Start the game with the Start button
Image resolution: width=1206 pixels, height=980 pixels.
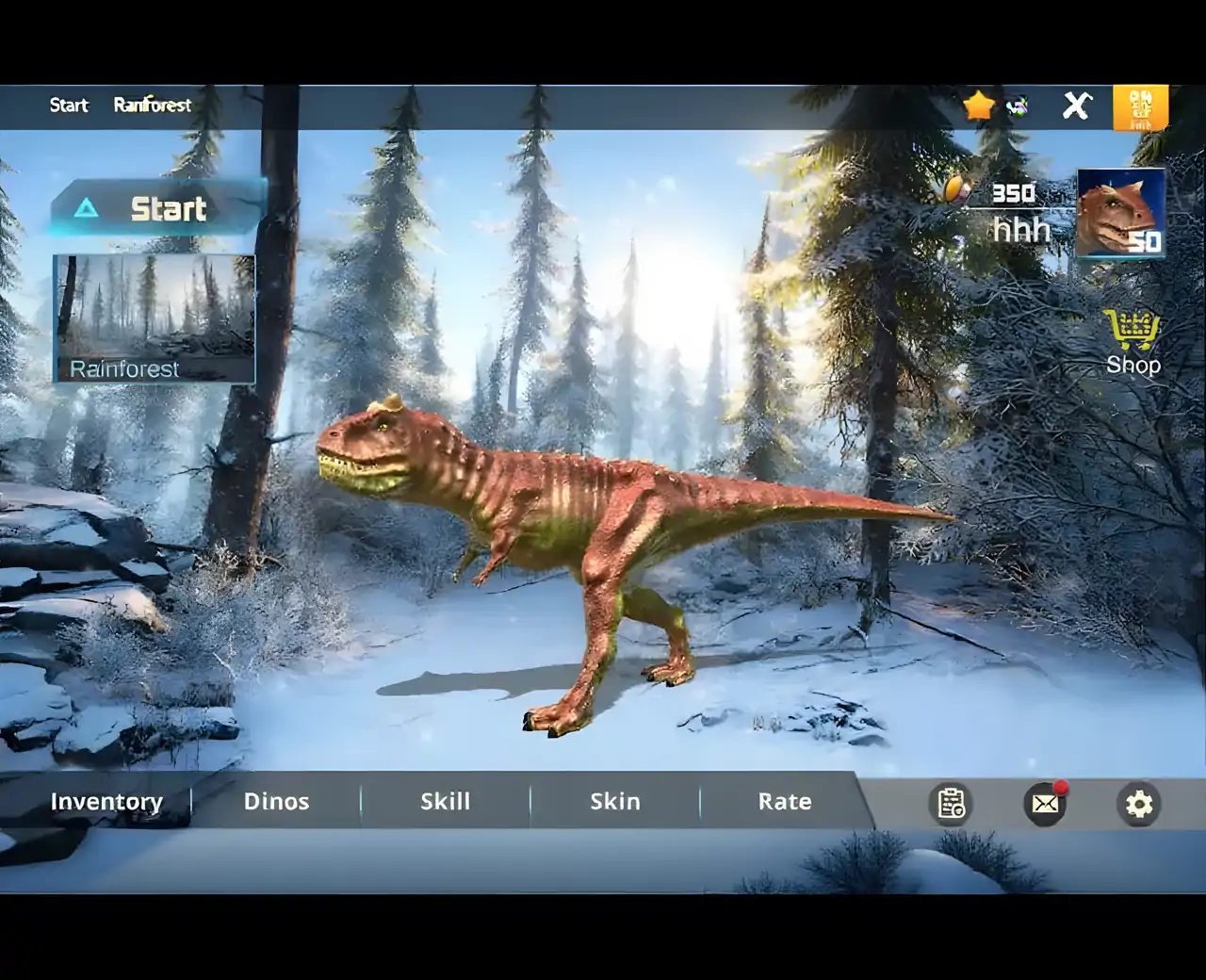(x=157, y=208)
